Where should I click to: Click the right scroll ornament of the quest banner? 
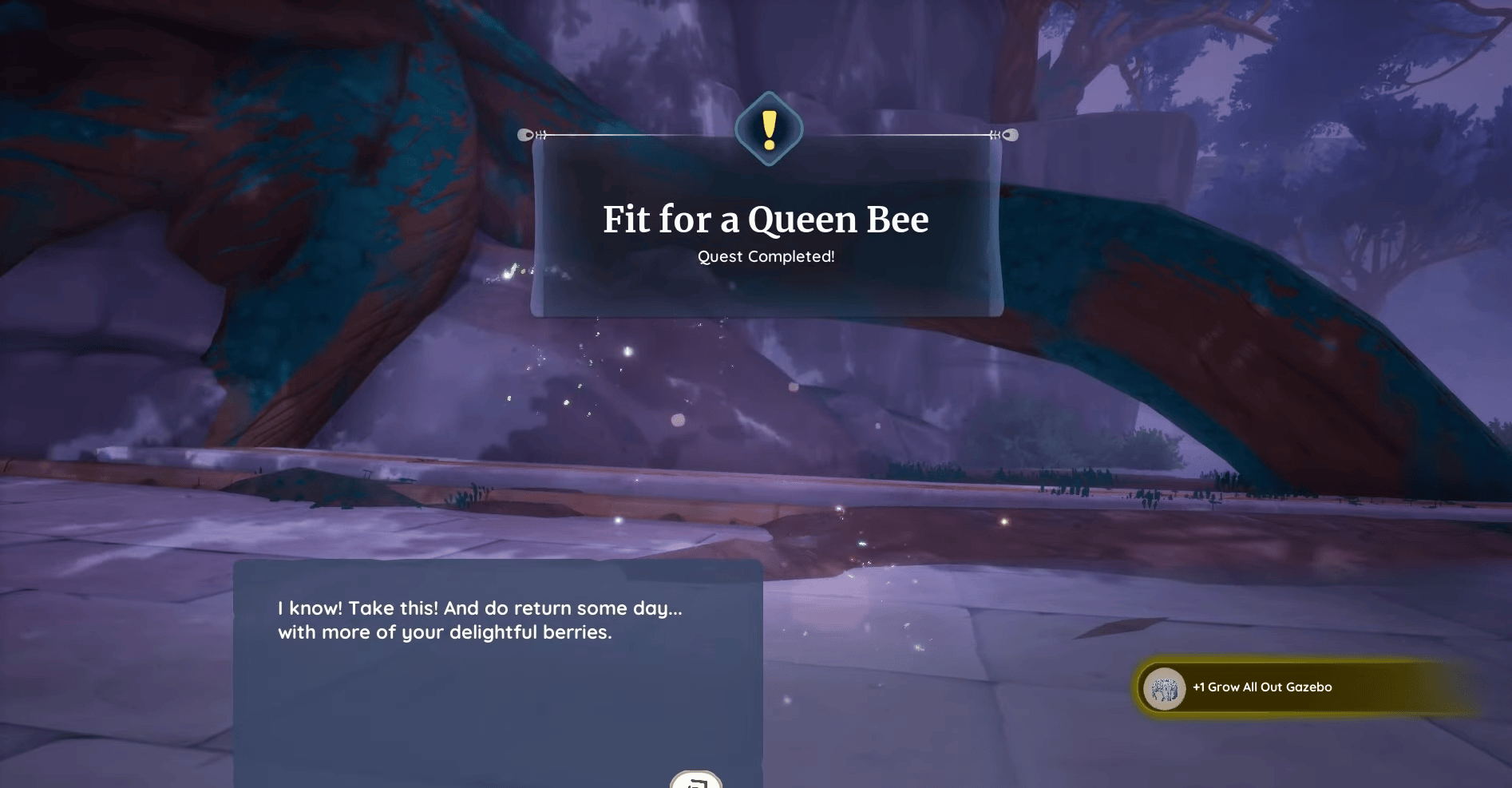(x=1010, y=134)
